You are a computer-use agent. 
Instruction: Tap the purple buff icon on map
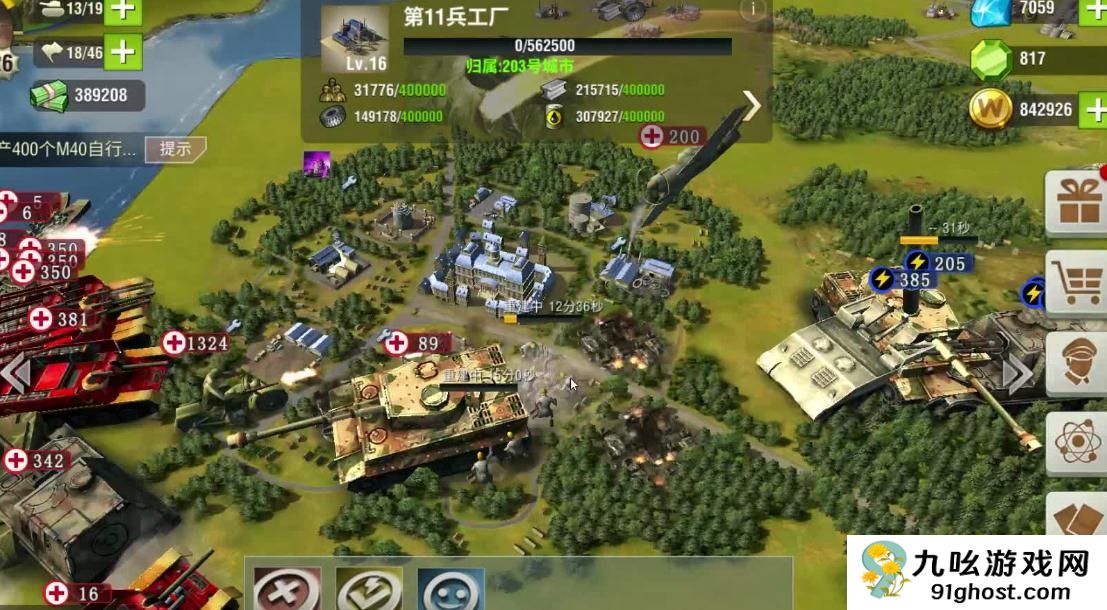click(317, 164)
